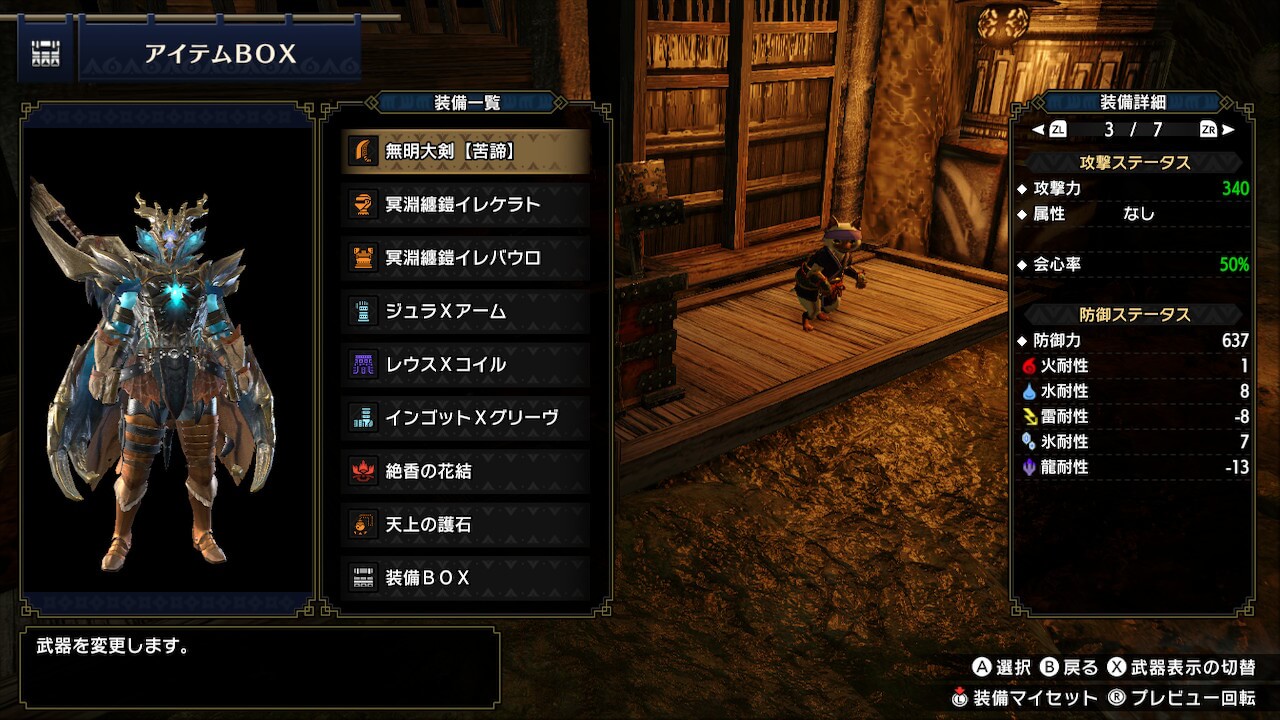Click the アイテムBOX header icon

pos(45,53)
